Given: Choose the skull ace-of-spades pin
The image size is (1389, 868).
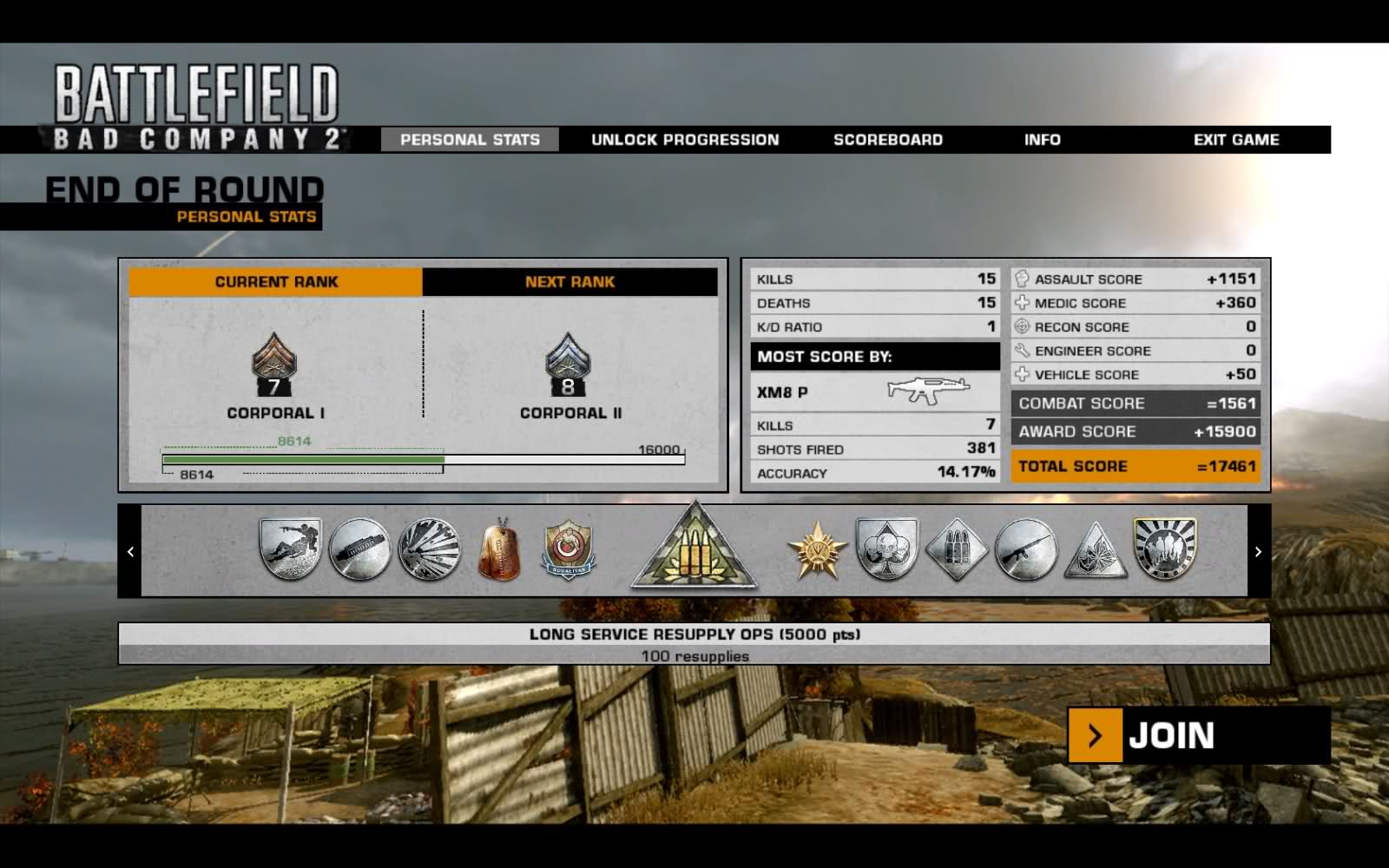Looking at the screenshot, I should point(886,549).
